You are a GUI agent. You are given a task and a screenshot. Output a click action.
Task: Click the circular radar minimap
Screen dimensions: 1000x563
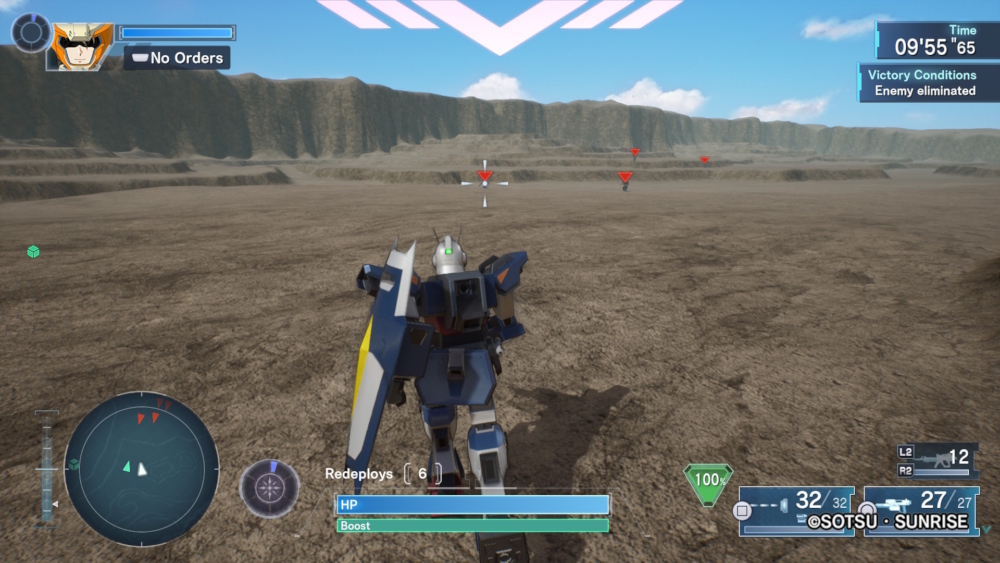(141, 468)
